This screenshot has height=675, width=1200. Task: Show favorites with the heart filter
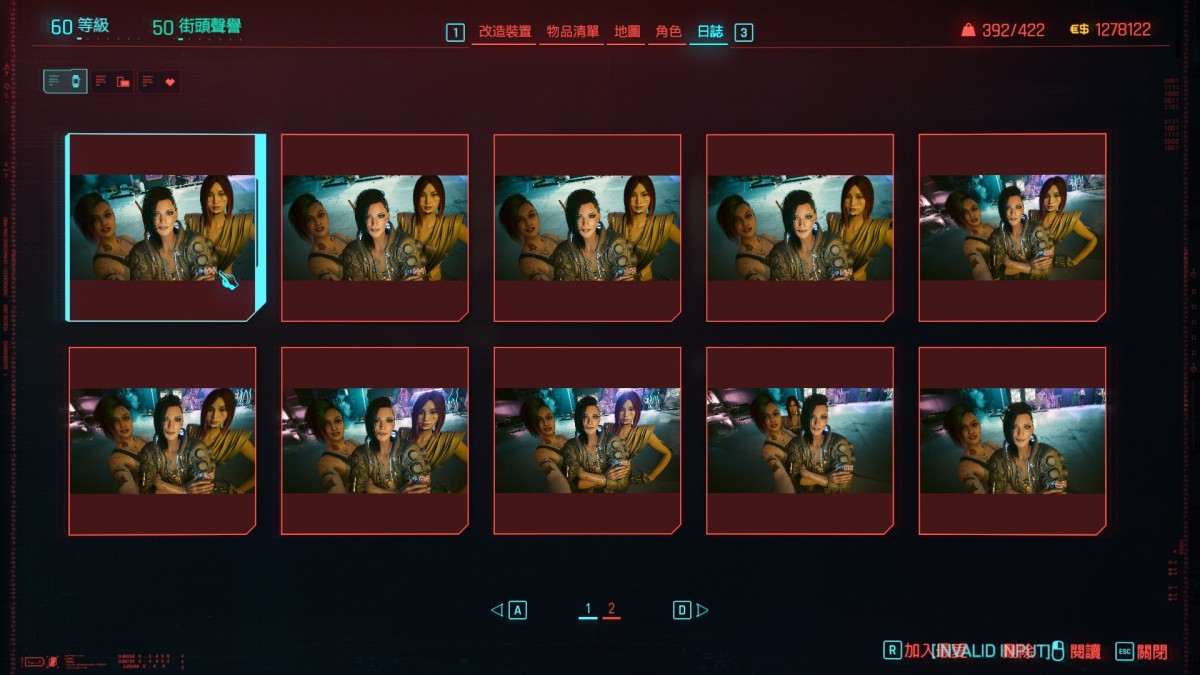[160, 82]
